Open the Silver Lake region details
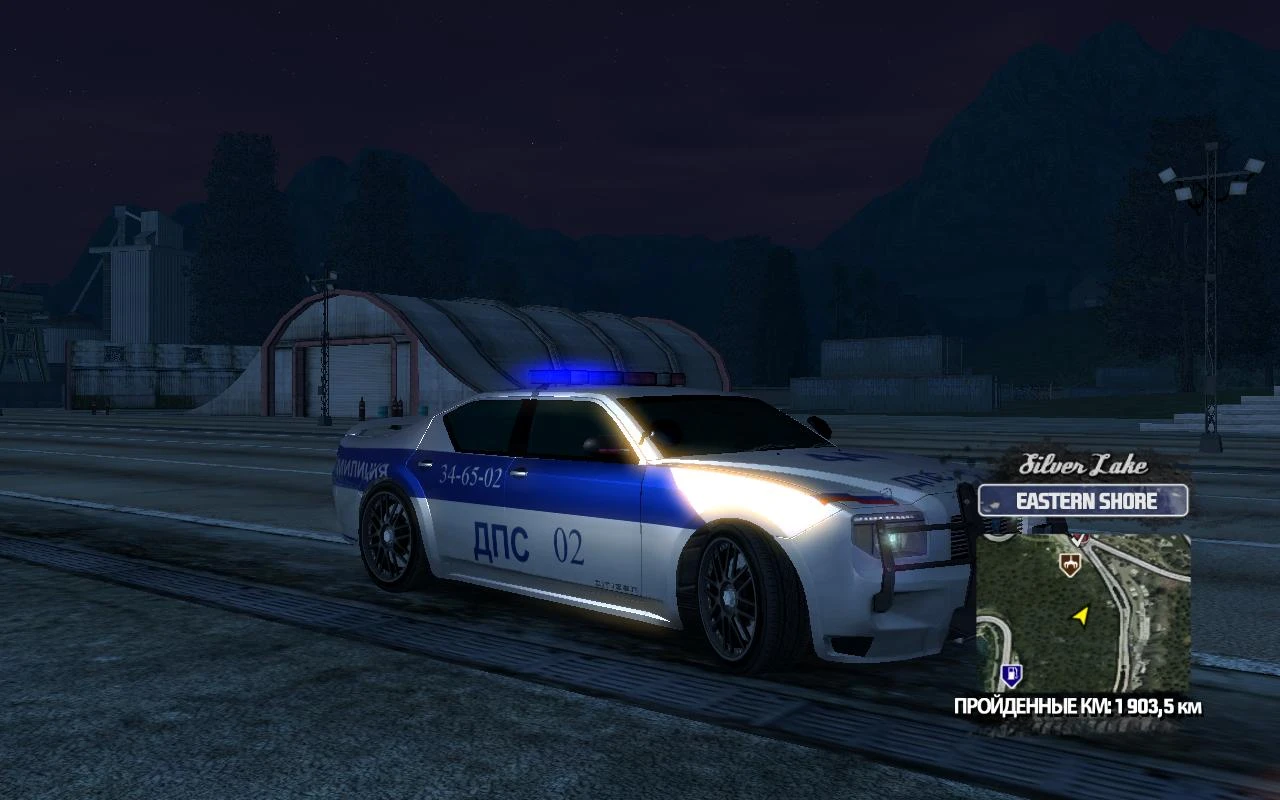The width and height of the screenshot is (1280, 800). pos(1083,466)
